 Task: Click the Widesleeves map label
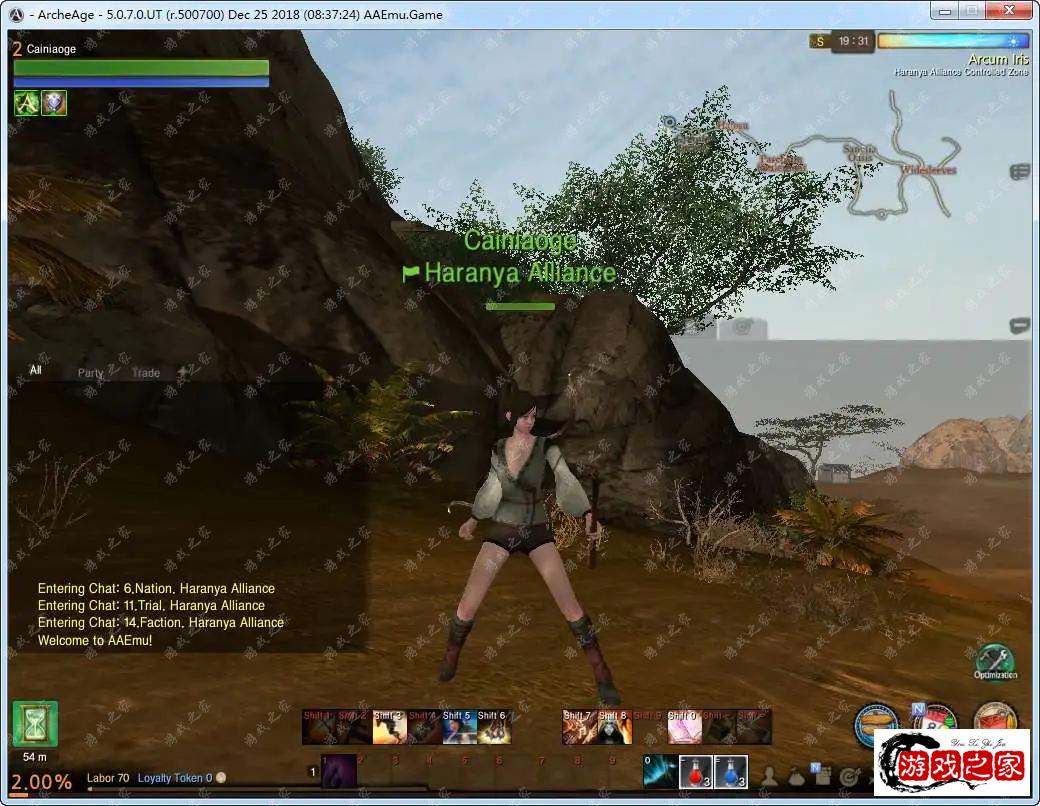(x=928, y=171)
